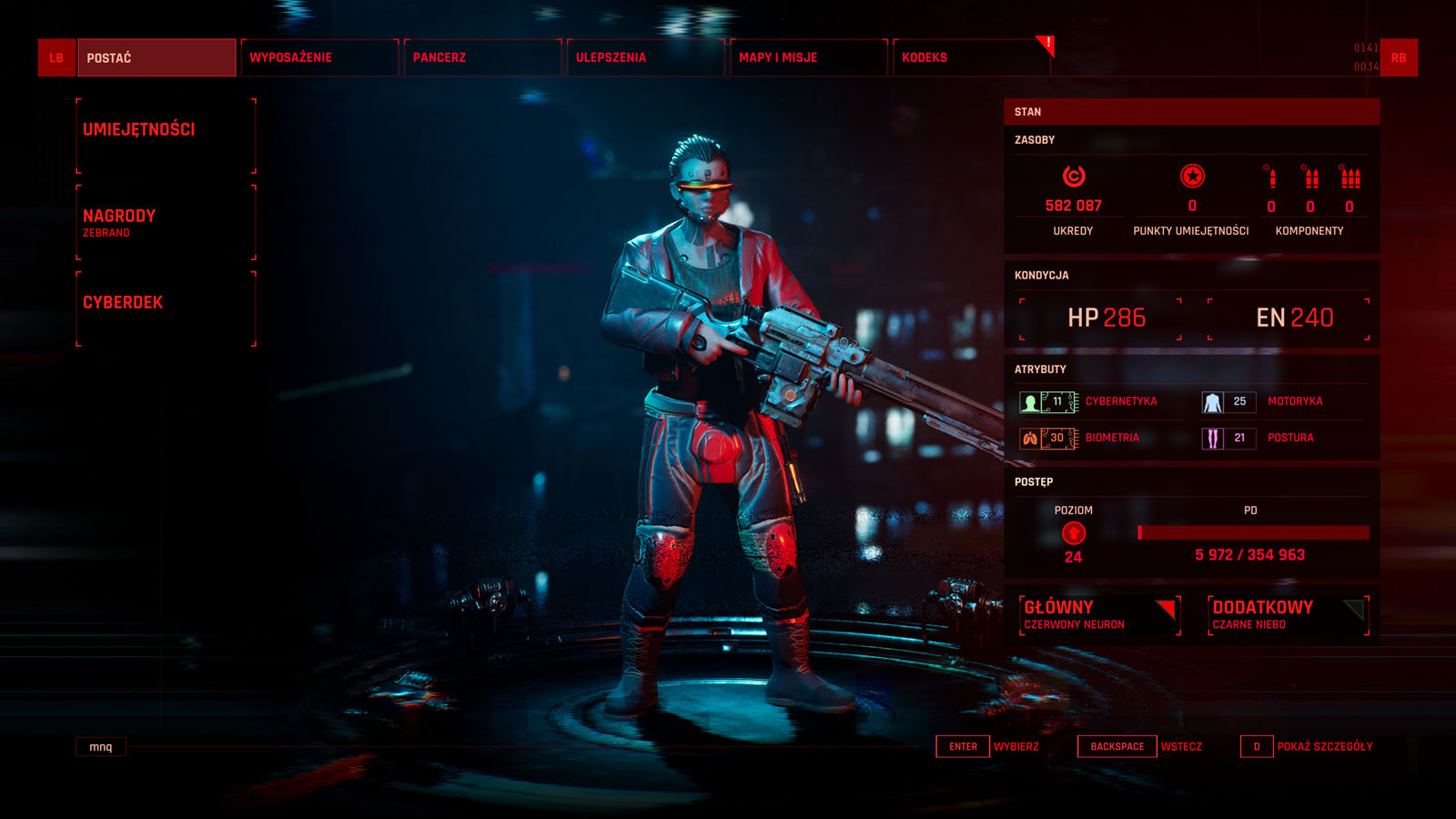
Task: Click the Wstecz back button
Action: click(x=1141, y=746)
